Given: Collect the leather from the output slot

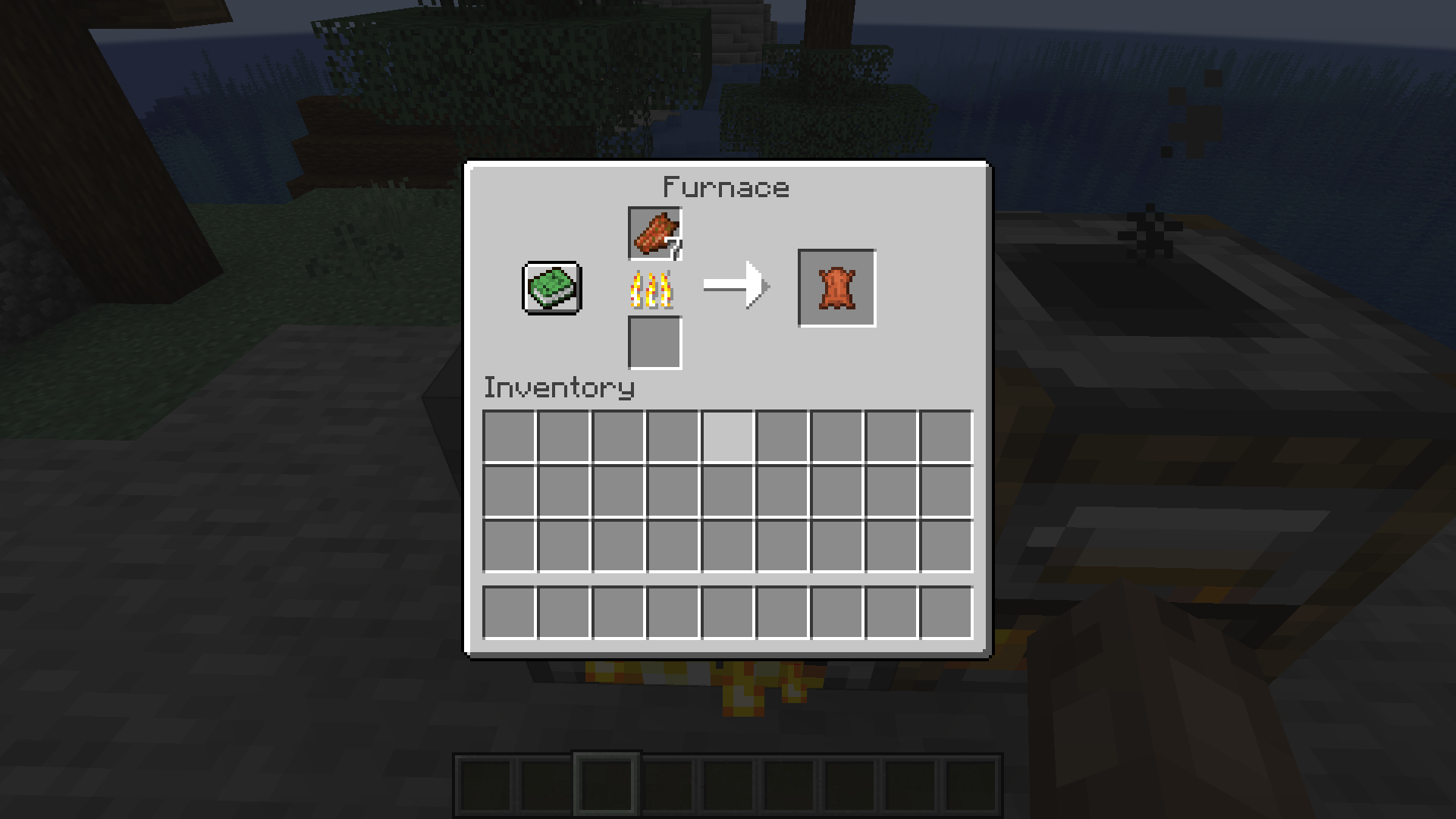Looking at the screenshot, I should coord(836,287).
